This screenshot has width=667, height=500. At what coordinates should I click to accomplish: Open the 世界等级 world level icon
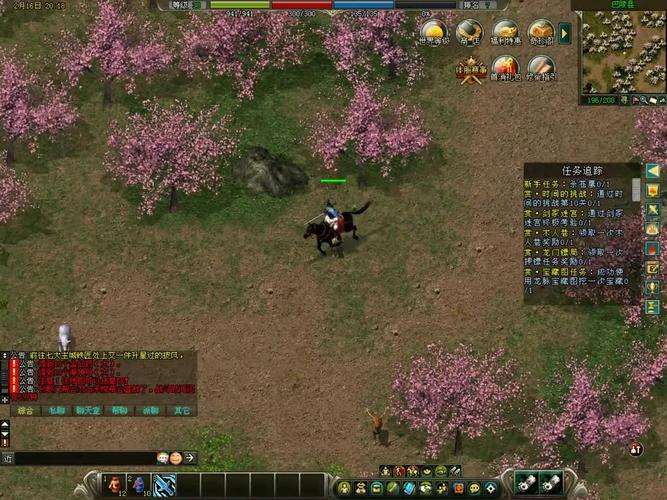(433, 33)
